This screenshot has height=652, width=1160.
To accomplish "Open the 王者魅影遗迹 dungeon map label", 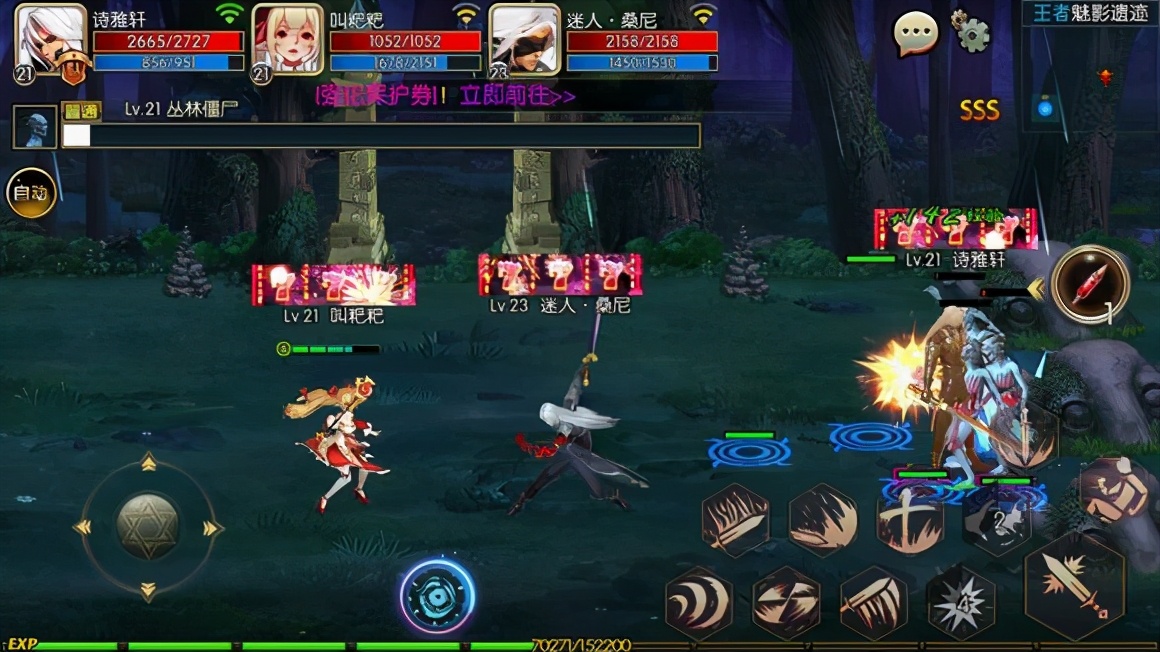I will [x=1088, y=13].
